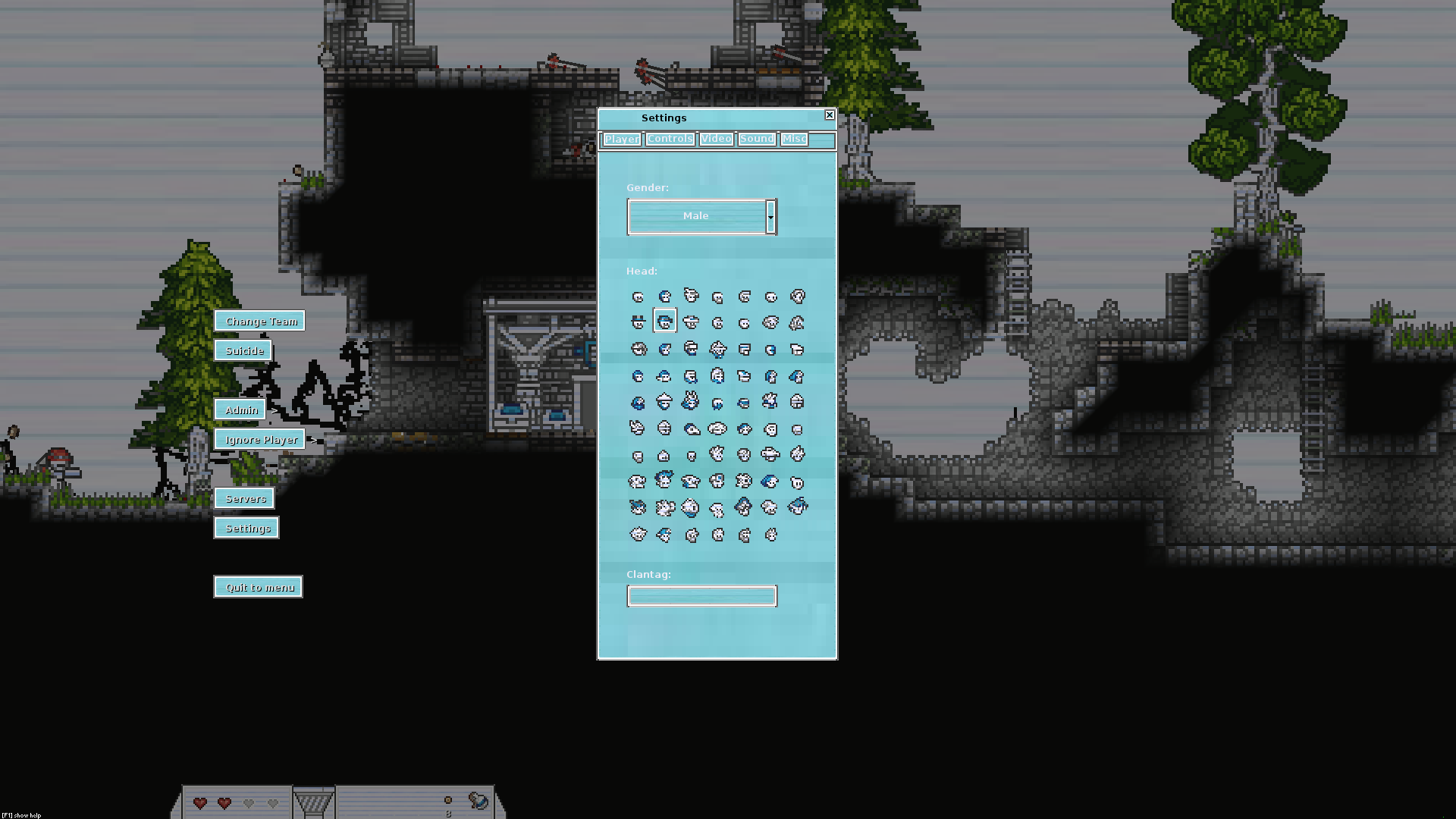Image resolution: width=1456 pixels, height=819 pixels.
Task: Open the Servers list
Action: (x=245, y=498)
